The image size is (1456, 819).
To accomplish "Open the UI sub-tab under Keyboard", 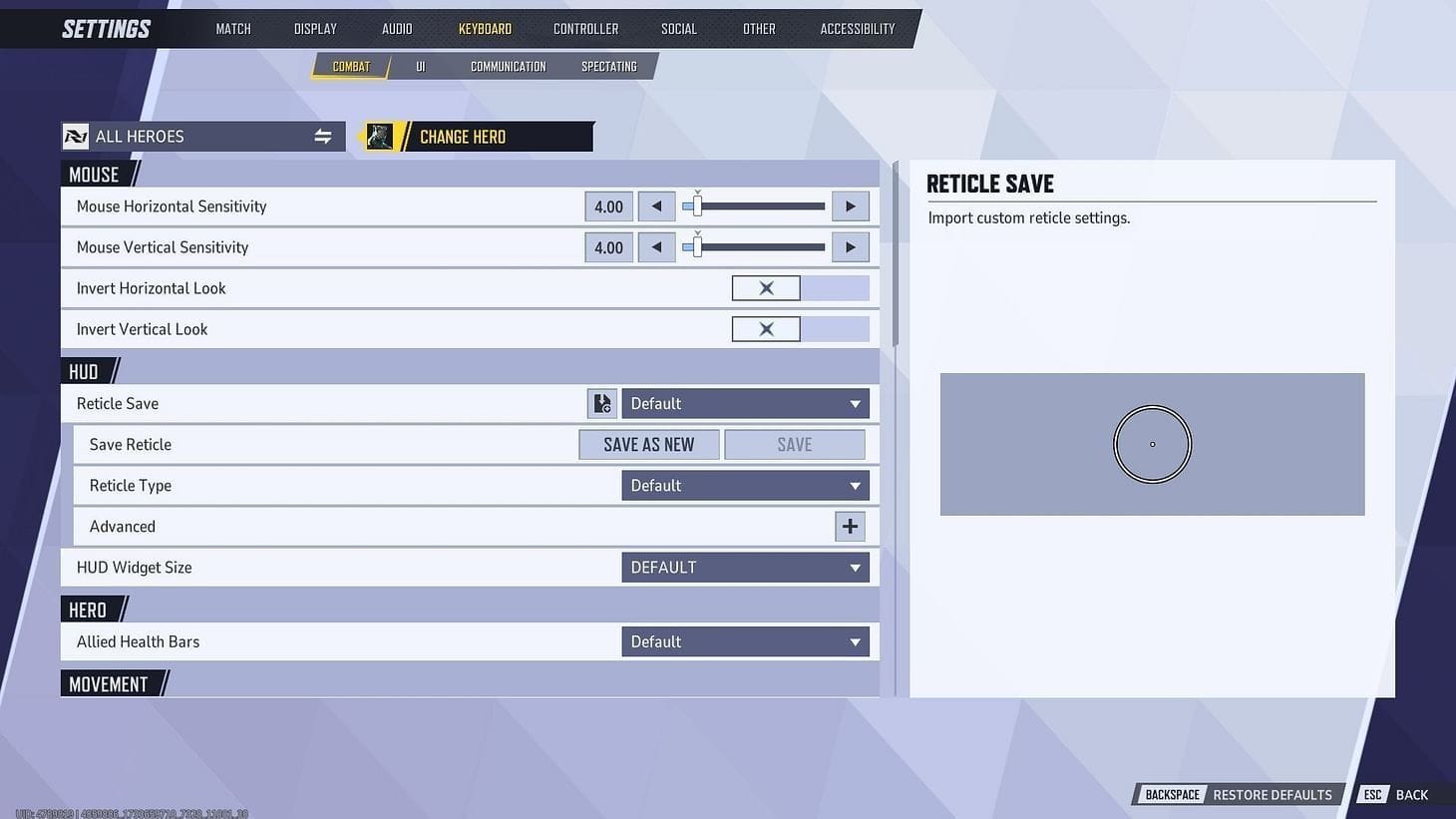I will 420,66.
